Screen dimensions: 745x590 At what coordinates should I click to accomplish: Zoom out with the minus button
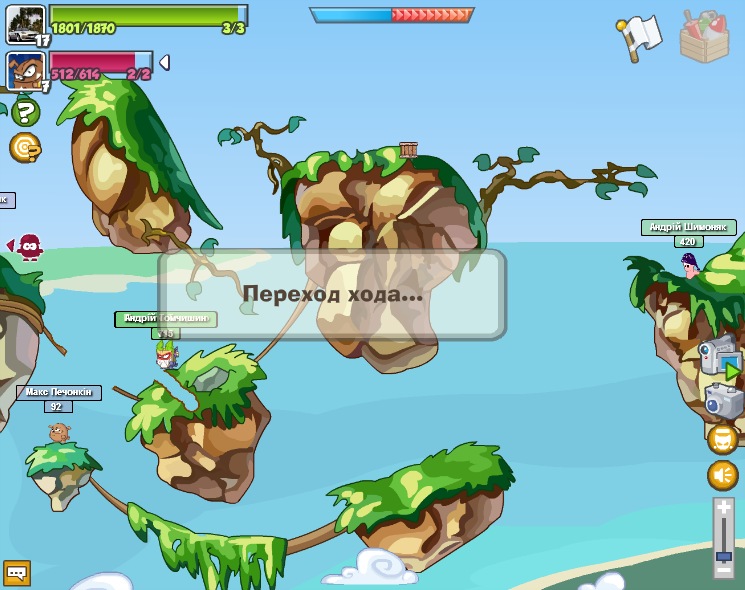(x=723, y=572)
